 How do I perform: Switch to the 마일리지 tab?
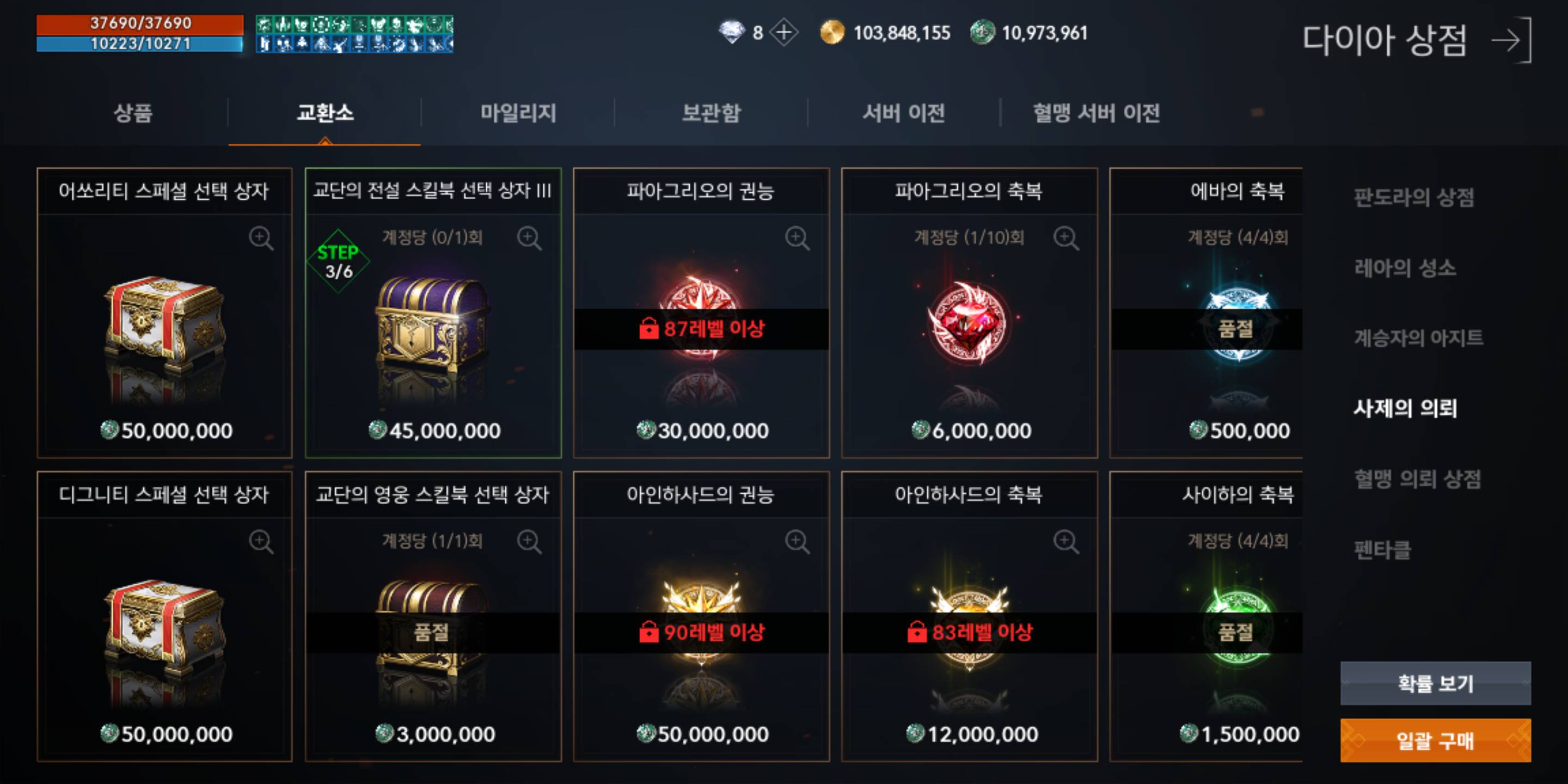point(518,114)
